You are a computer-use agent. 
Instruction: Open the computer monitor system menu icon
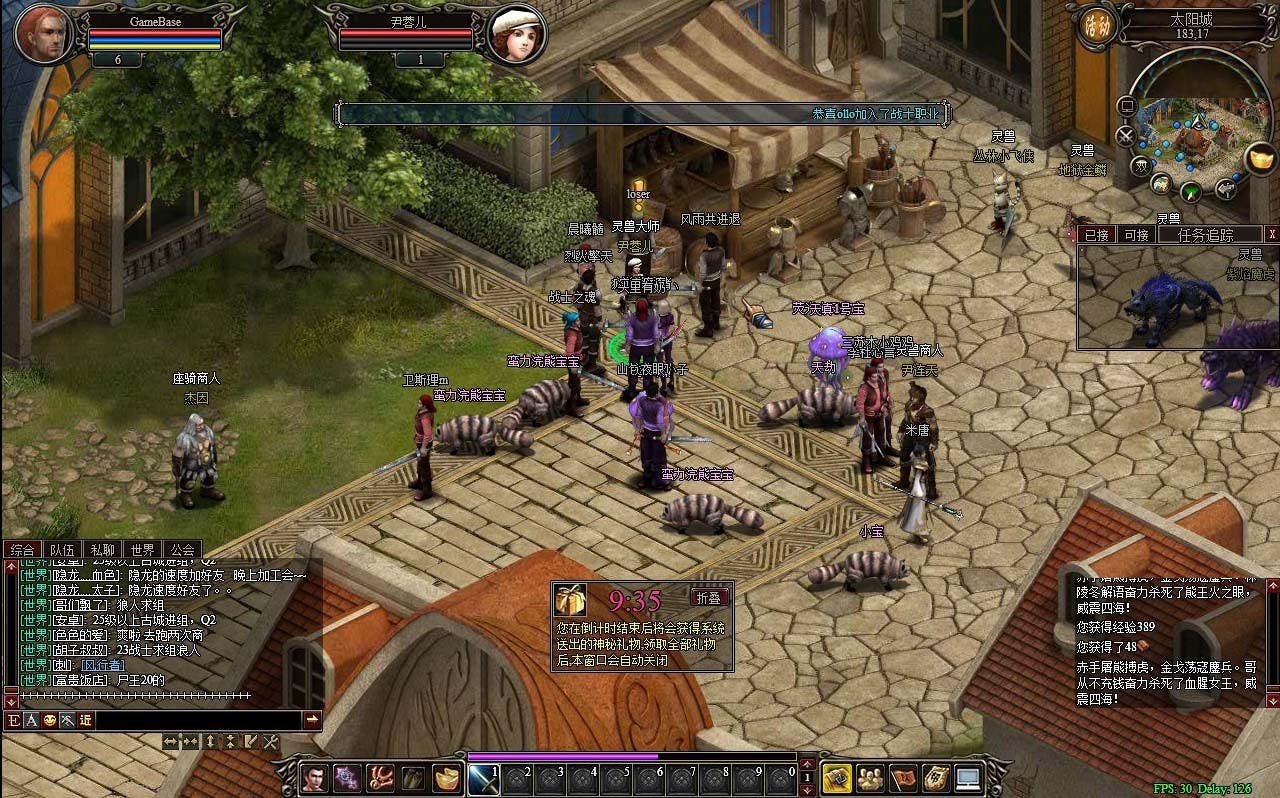point(968,778)
